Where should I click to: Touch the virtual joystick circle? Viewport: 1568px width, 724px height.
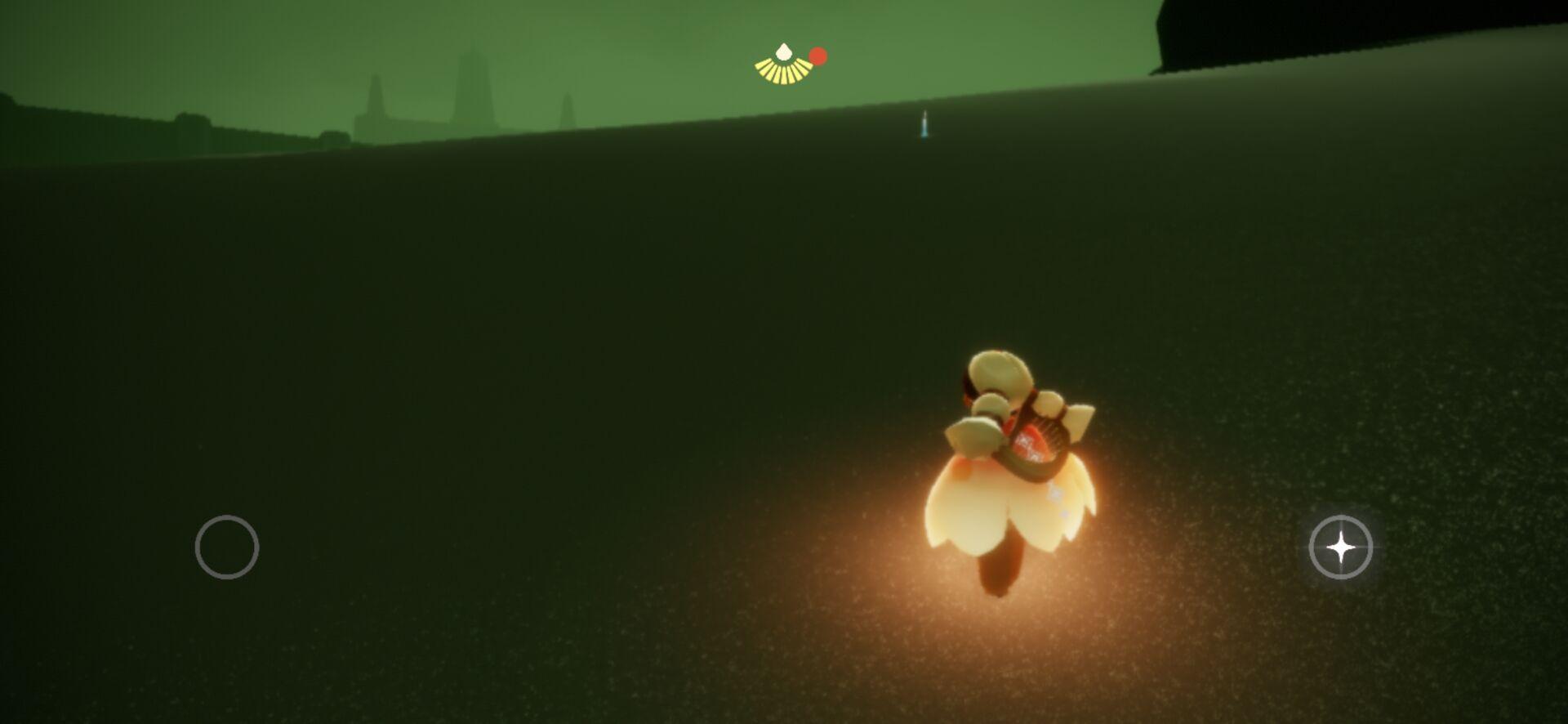(227, 547)
